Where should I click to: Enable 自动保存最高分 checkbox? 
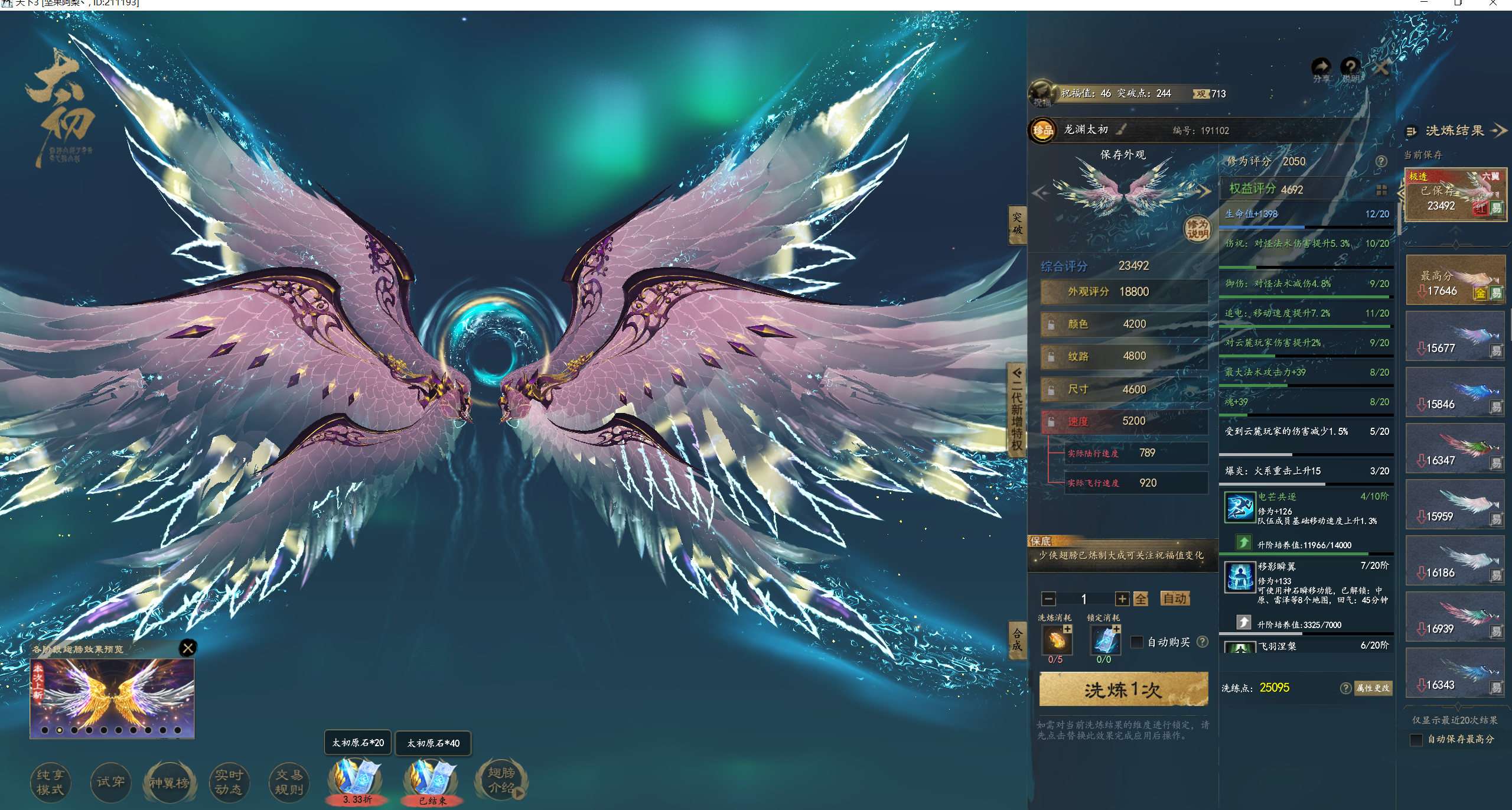click(1416, 740)
